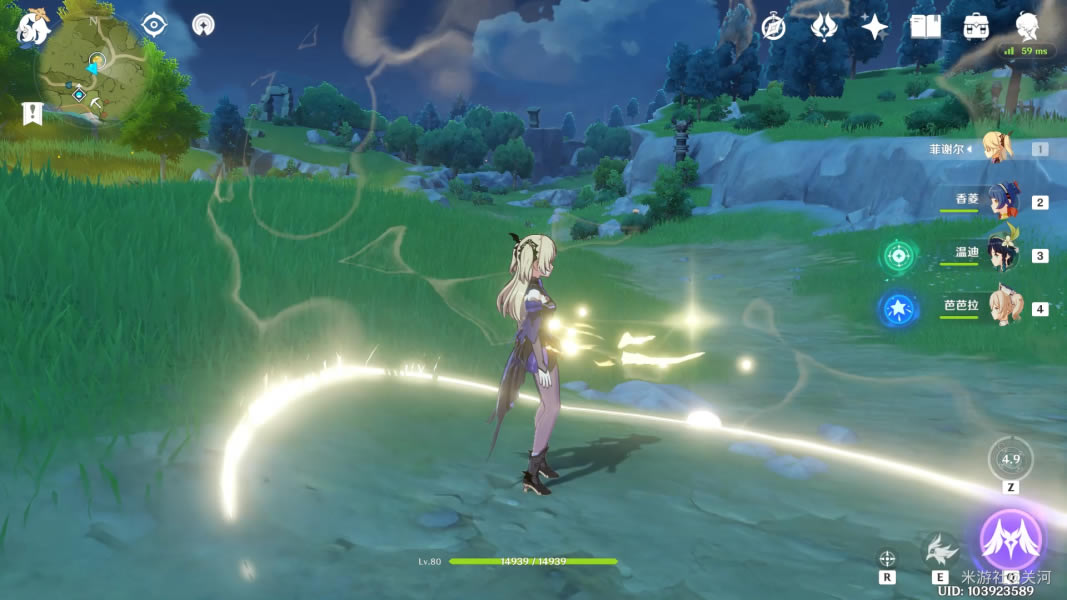The height and width of the screenshot is (600, 1067).
Task: Use the raven elemental skill
Action: pyautogui.click(x=940, y=549)
